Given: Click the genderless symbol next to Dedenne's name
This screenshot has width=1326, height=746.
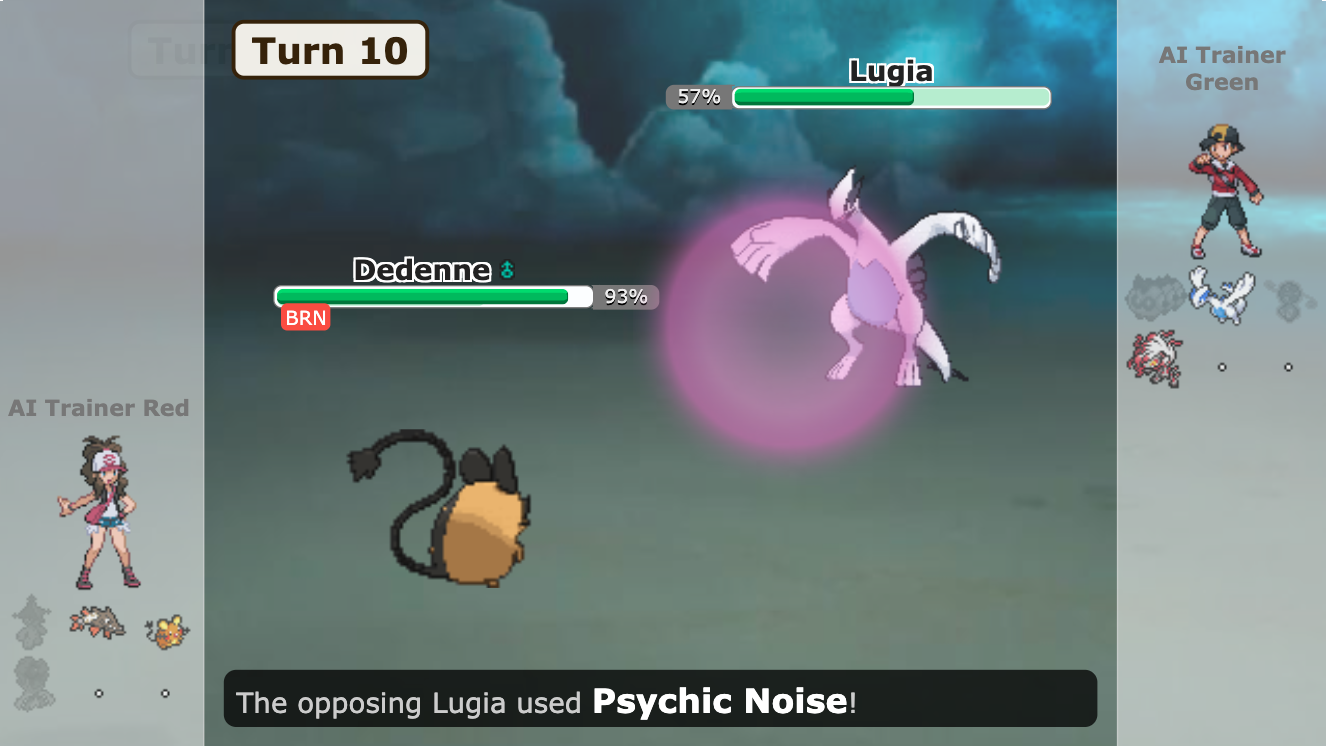Looking at the screenshot, I should (x=508, y=270).
